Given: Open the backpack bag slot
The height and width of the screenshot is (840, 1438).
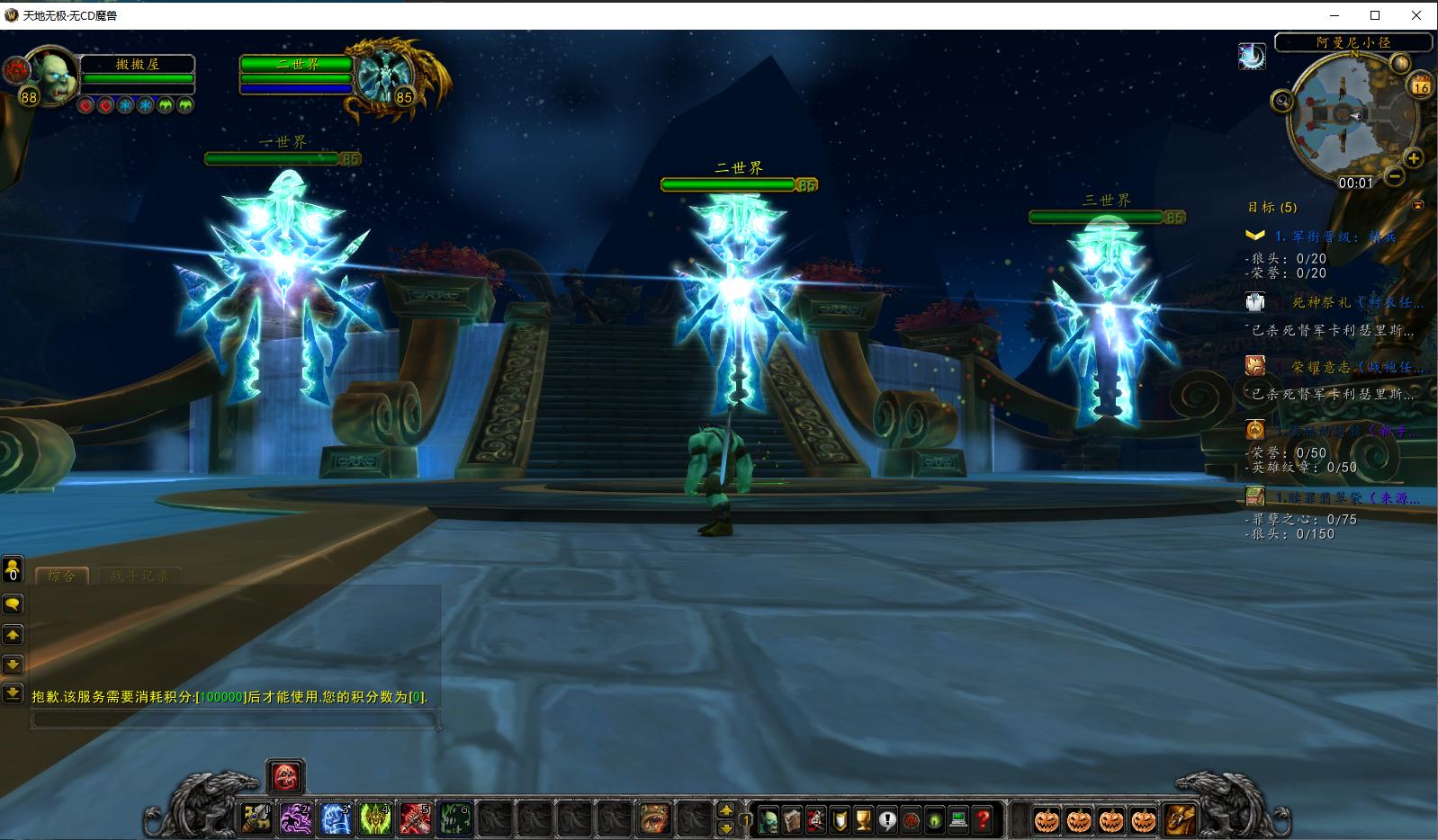Looking at the screenshot, I should tap(1181, 819).
